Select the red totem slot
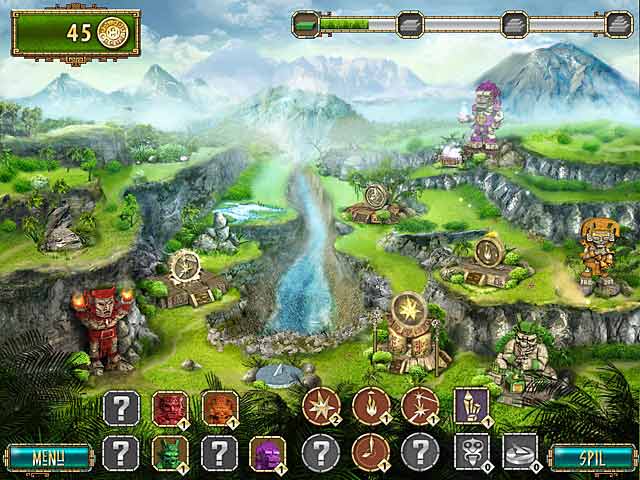 click(169, 408)
